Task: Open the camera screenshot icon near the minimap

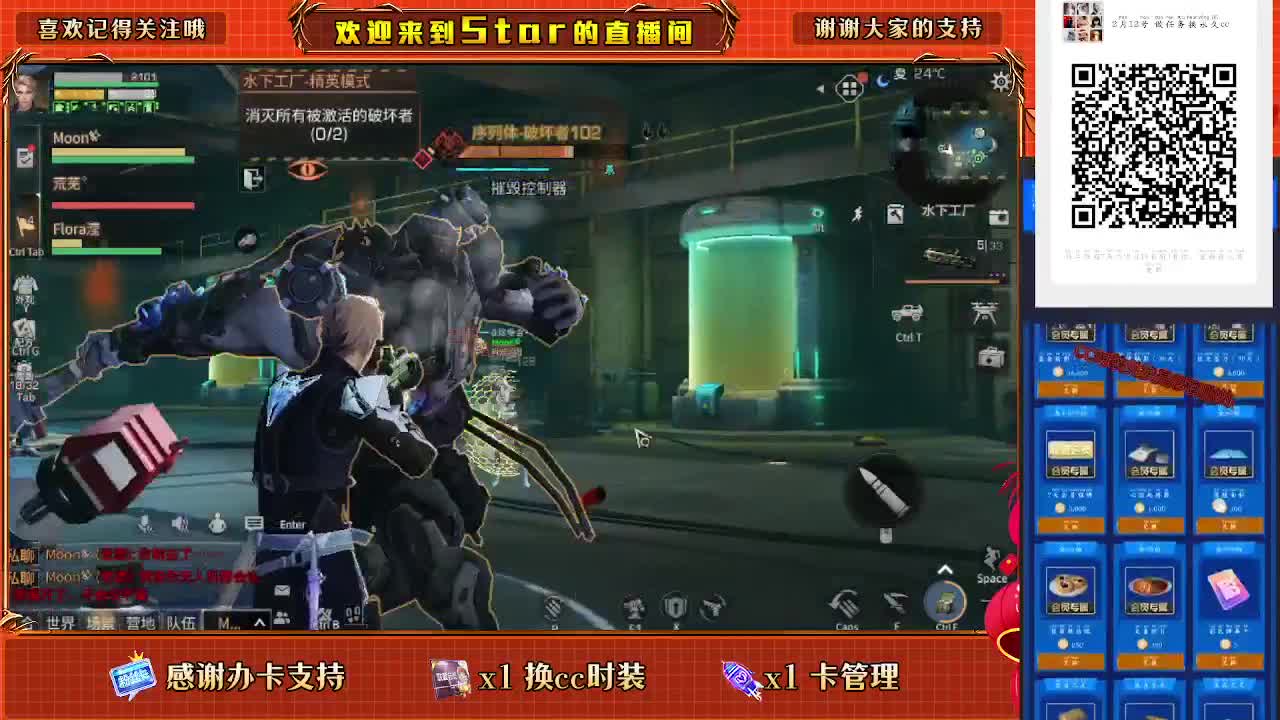Action: pos(999,216)
